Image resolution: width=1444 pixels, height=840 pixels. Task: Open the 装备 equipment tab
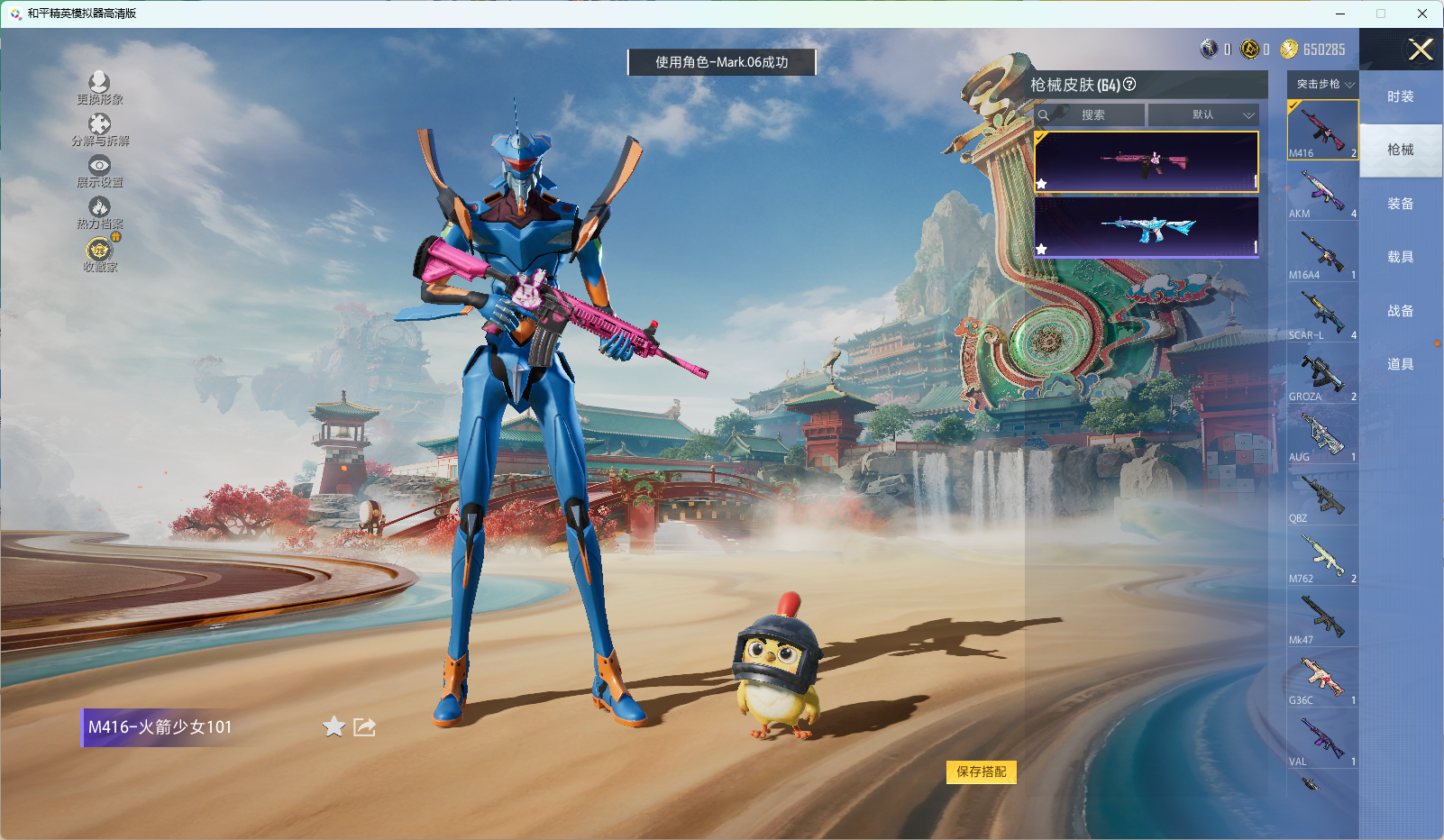pyautogui.click(x=1400, y=204)
